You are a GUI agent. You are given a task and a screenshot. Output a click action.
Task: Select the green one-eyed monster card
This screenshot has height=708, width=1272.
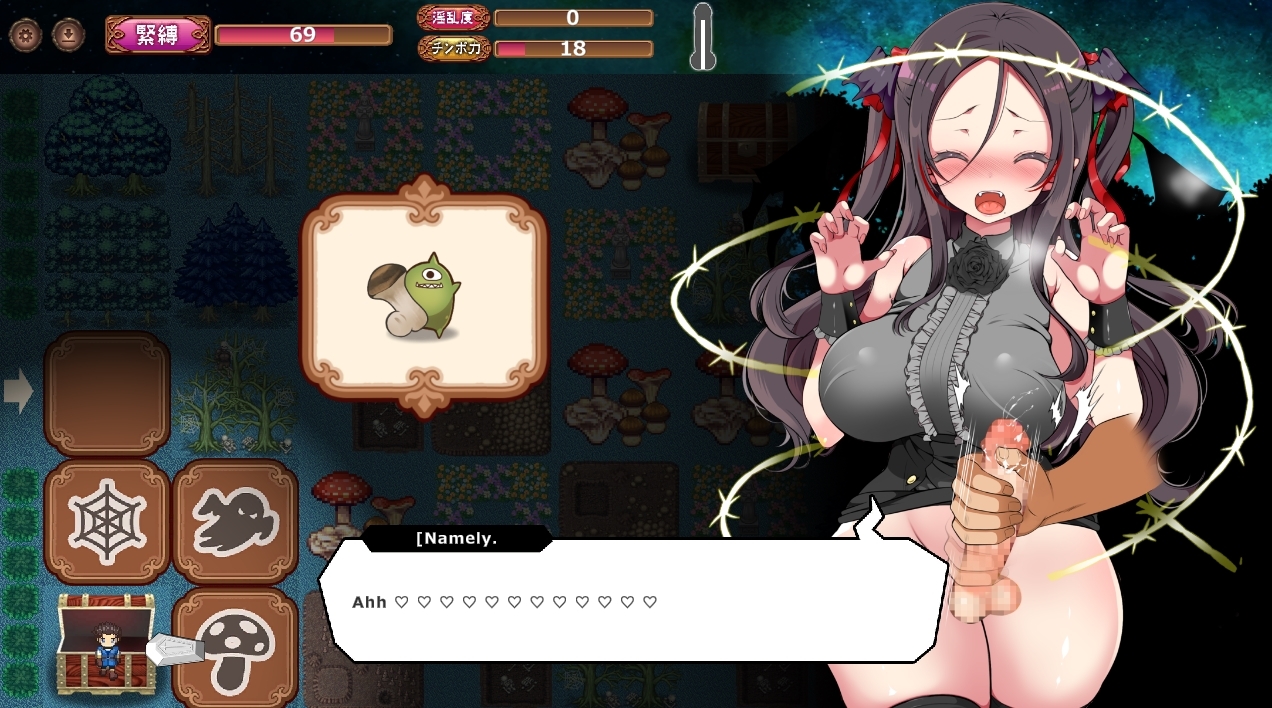pos(424,297)
